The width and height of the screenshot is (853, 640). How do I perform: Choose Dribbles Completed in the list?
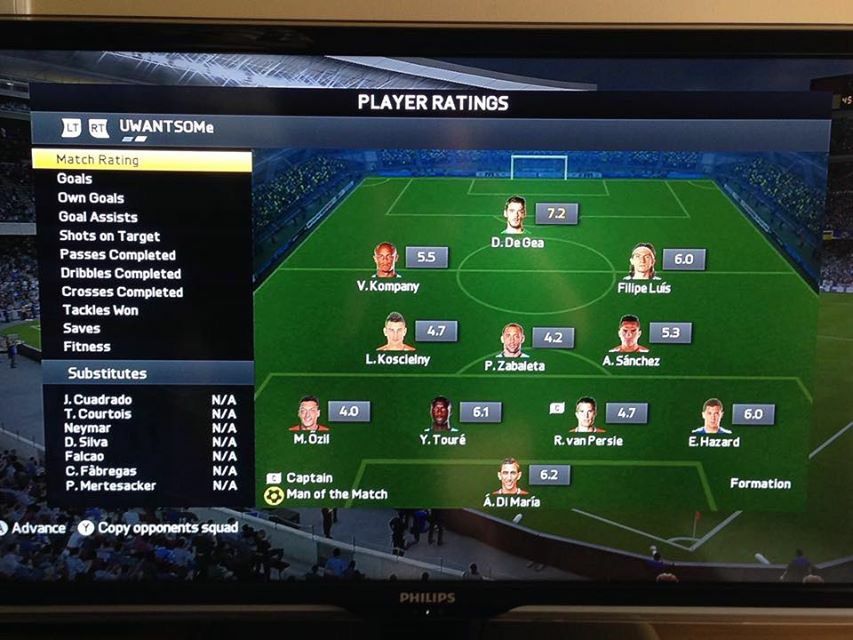120,273
